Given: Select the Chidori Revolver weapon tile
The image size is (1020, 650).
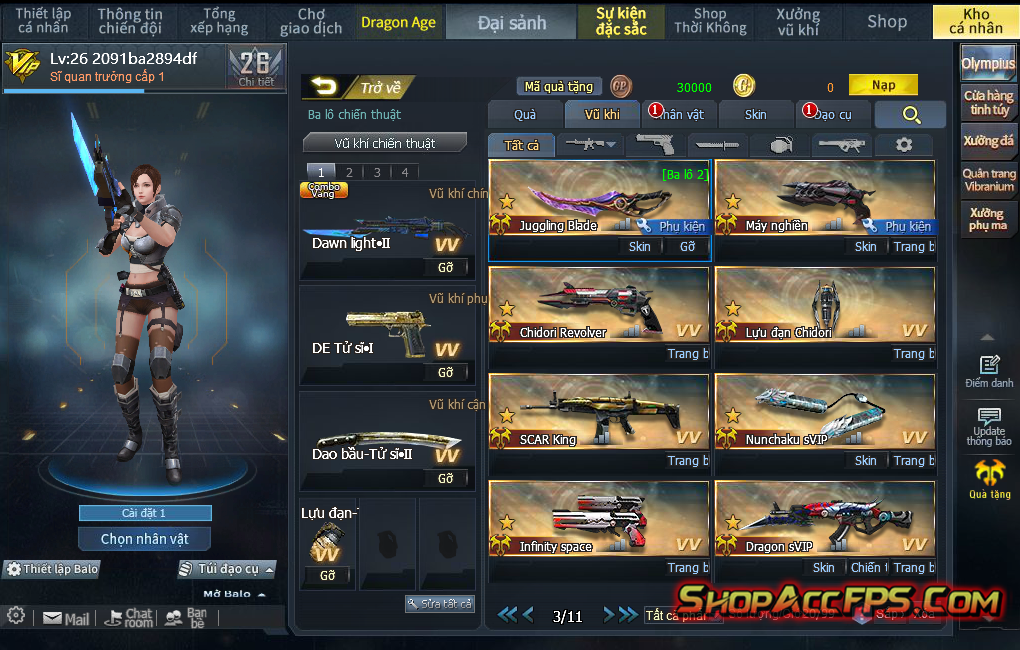Looking at the screenshot, I should coord(598,305).
